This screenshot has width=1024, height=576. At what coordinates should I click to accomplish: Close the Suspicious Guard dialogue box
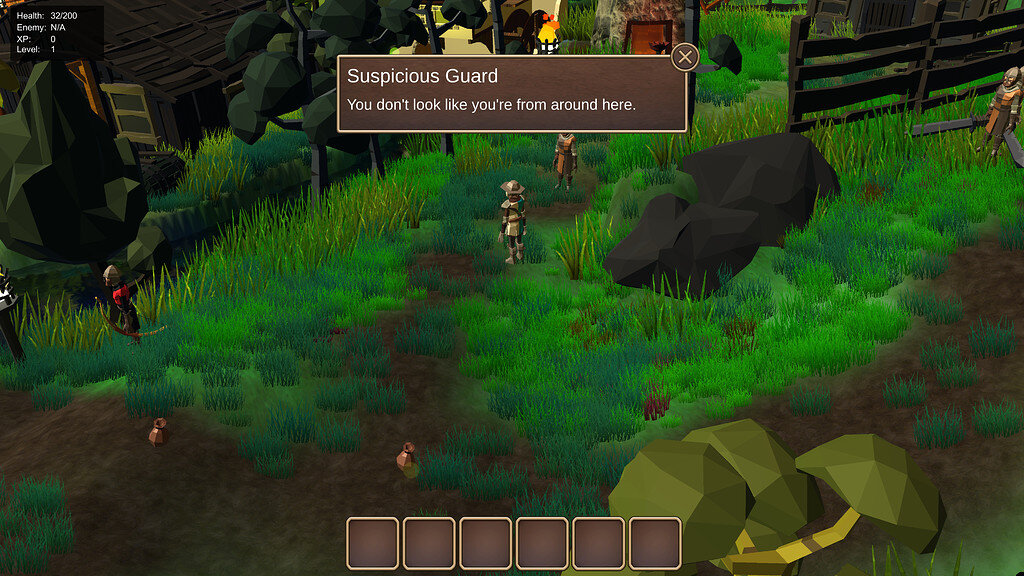pyautogui.click(x=685, y=57)
